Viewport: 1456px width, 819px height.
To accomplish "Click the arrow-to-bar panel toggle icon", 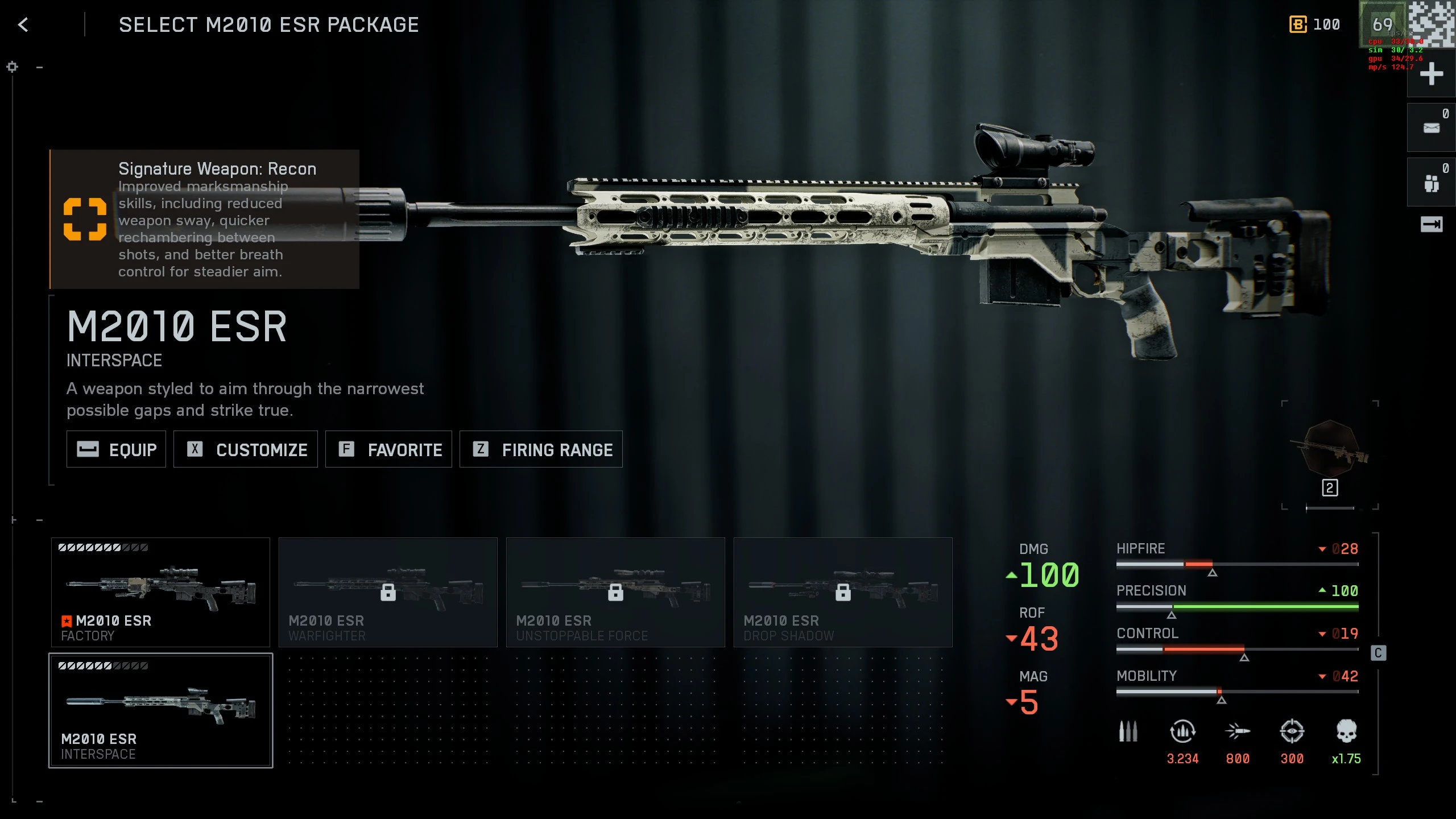I will point(1431,225).
